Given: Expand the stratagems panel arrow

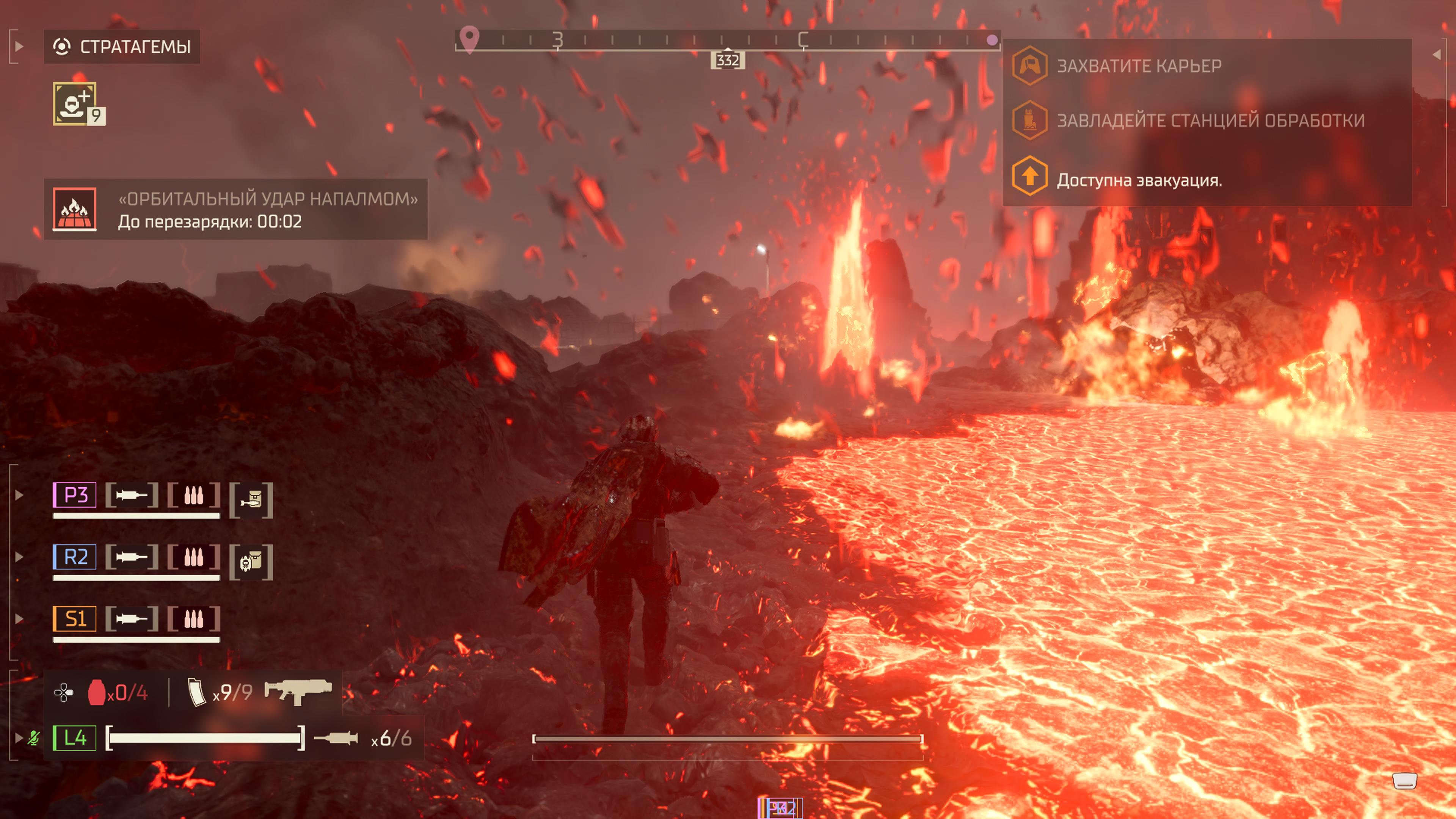Looking at the screenshot, I should (x=19, y=46).
